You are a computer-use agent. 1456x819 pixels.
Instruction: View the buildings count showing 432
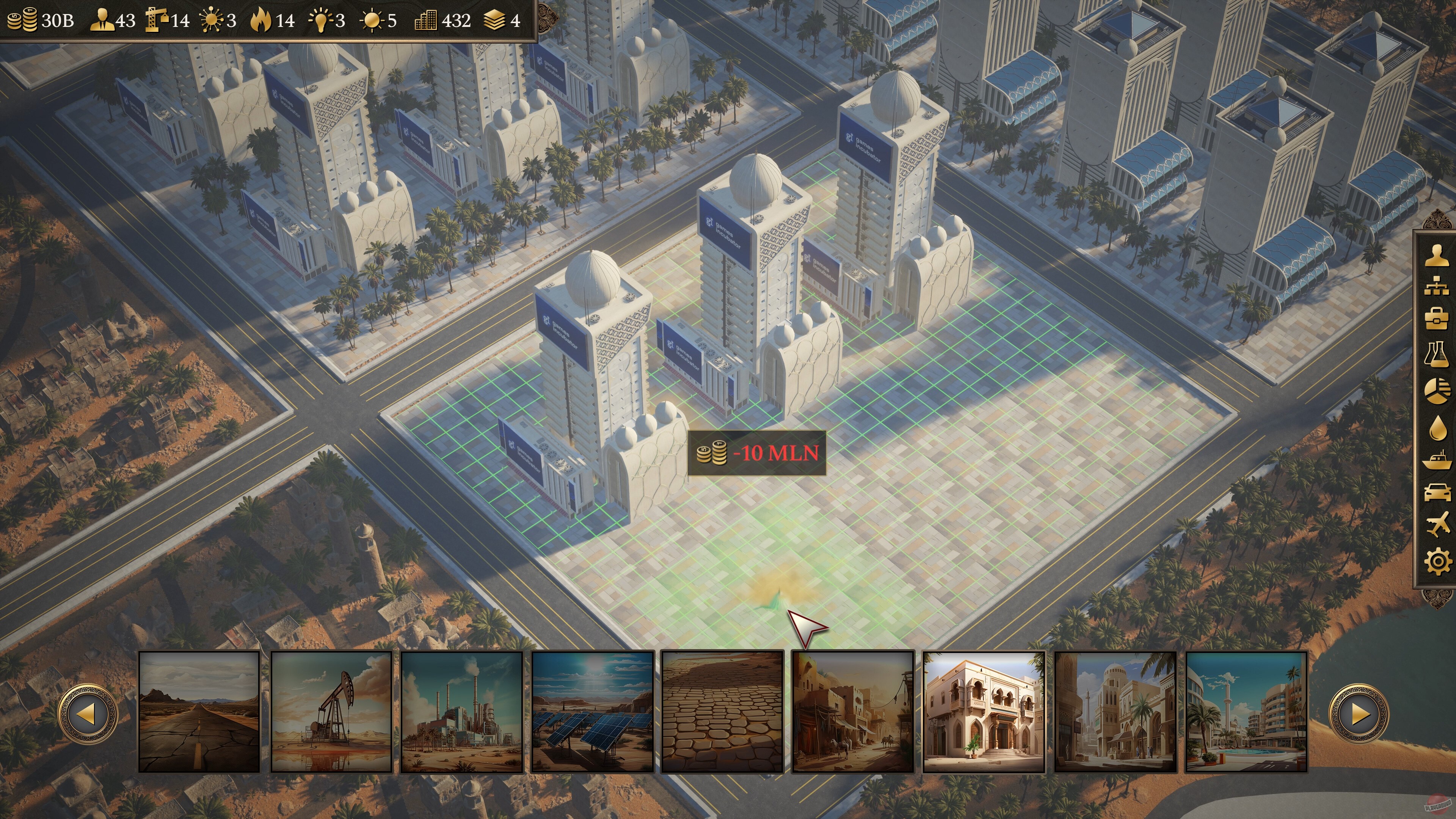445,21
